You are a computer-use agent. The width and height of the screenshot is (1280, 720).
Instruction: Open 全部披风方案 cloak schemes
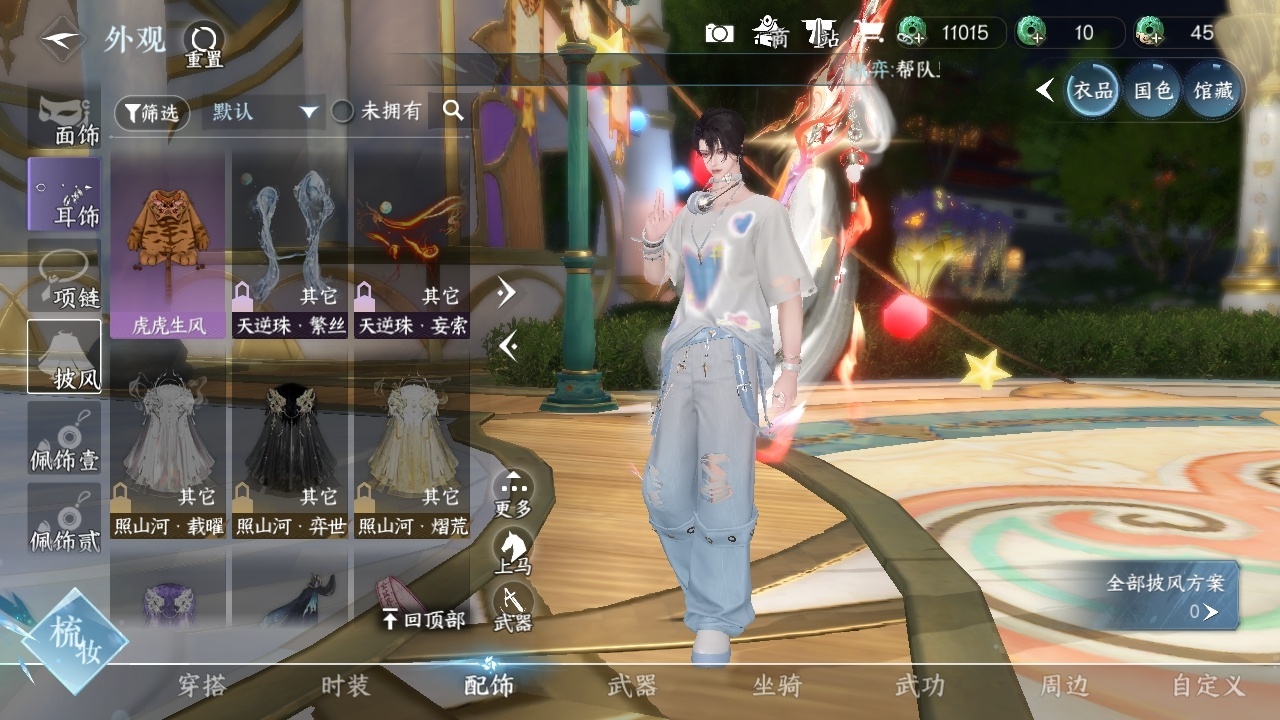tap(1166, 595)
